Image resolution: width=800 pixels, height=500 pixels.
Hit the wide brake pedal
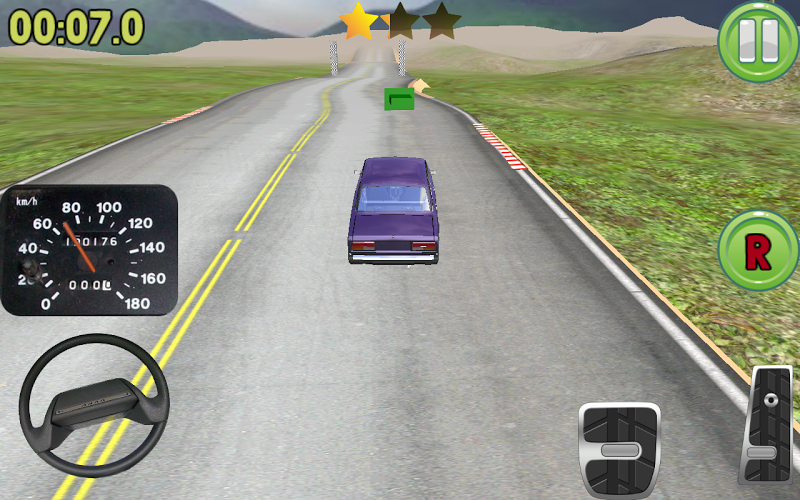(620, 449)
